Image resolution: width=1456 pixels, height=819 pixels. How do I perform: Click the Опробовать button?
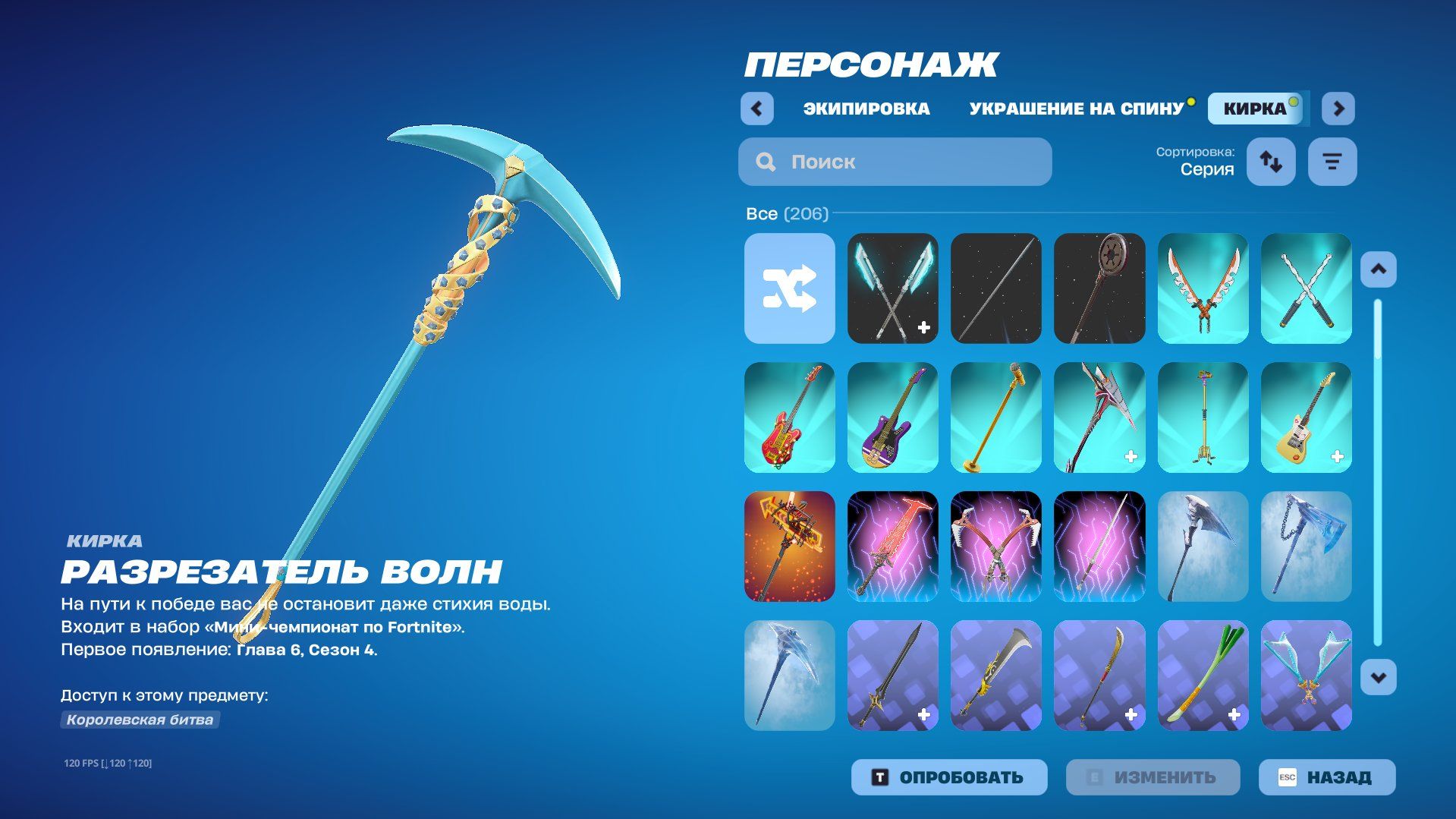tap(949, 777)
